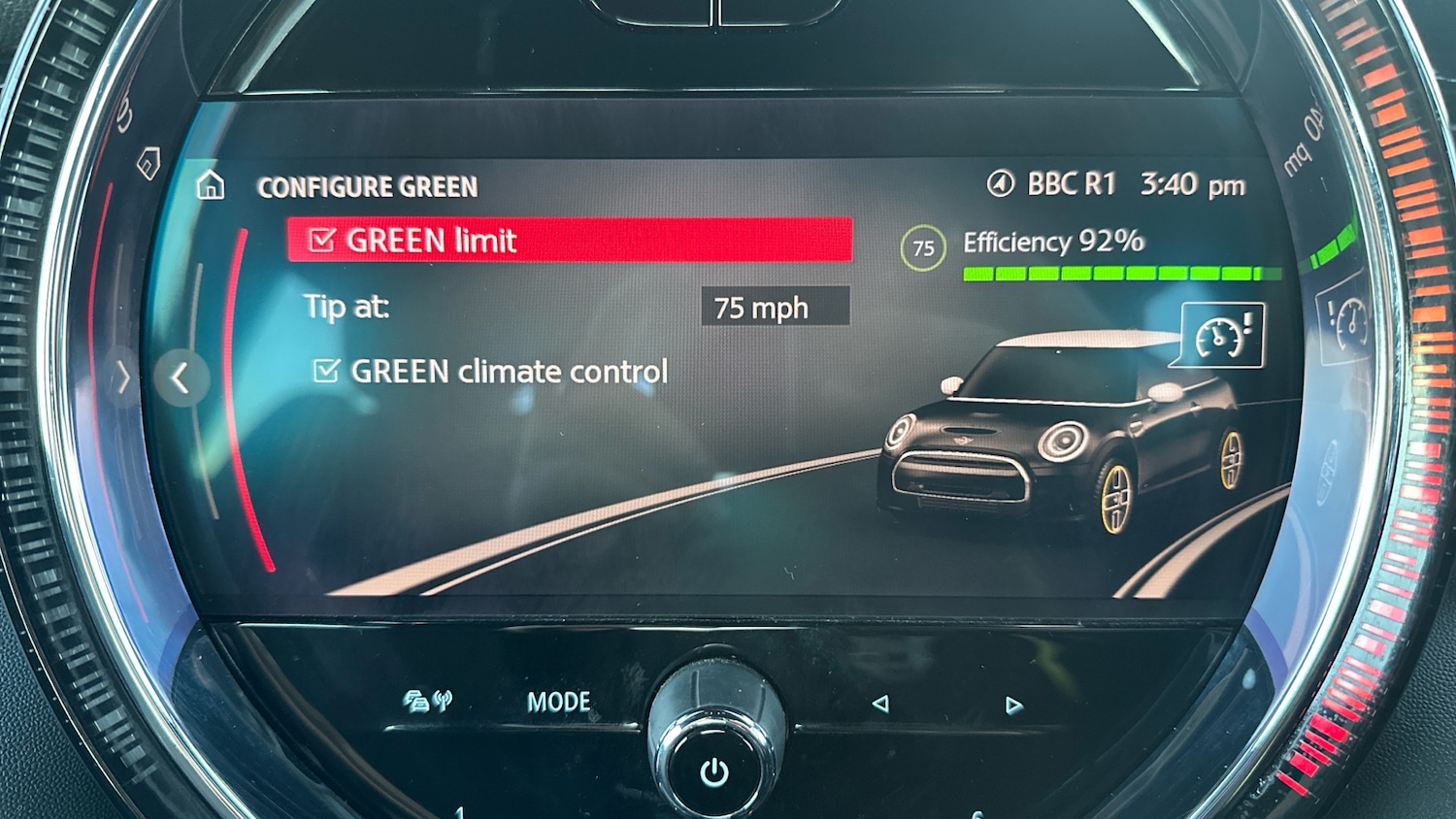Open the speedometer warning tip icon

(x=1222, y=336)
